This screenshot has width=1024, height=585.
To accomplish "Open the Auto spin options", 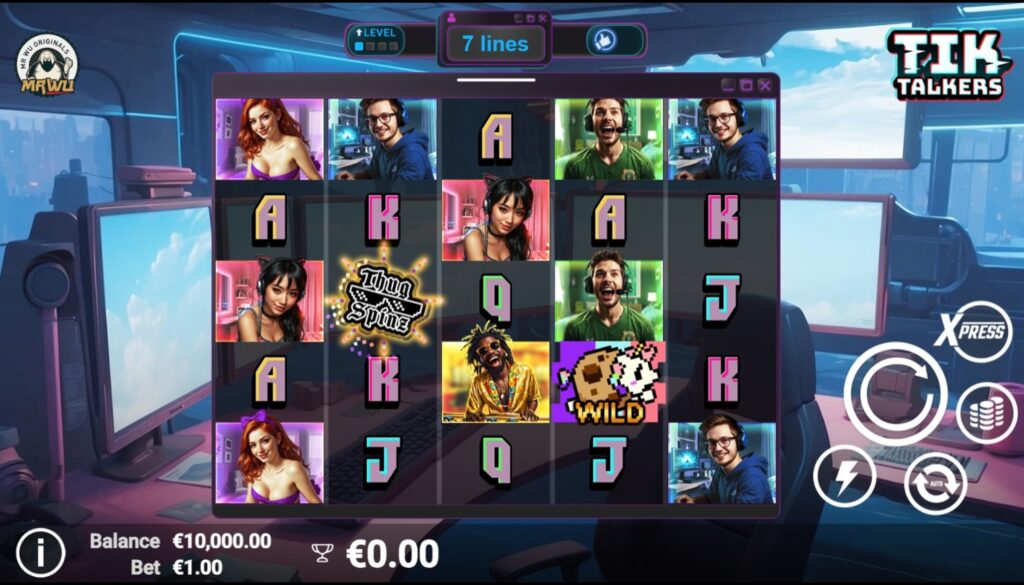I will pyautogui.click(x=935, y=483).
